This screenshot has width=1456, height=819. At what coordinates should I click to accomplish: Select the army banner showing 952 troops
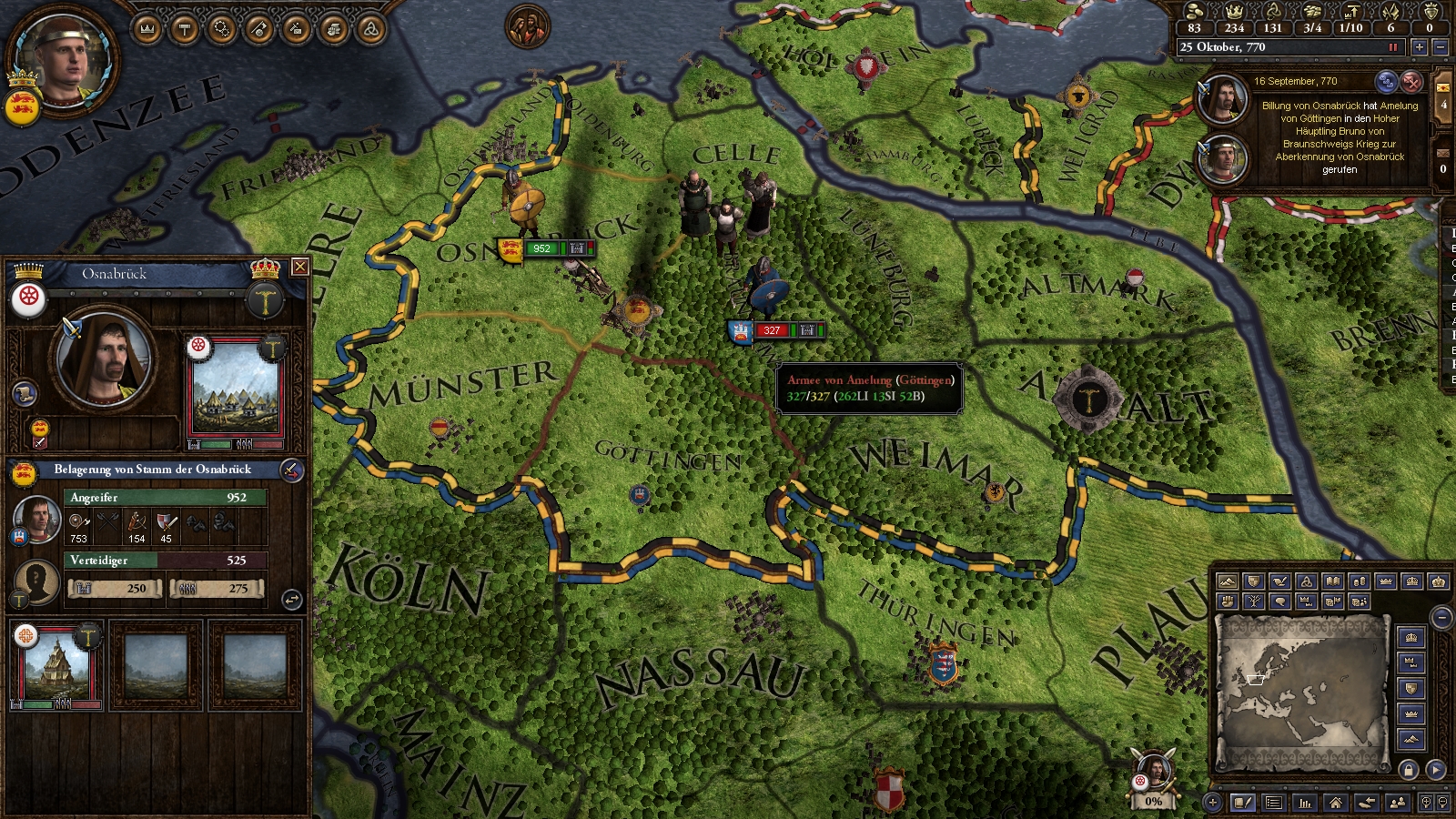tap(542, 248)
